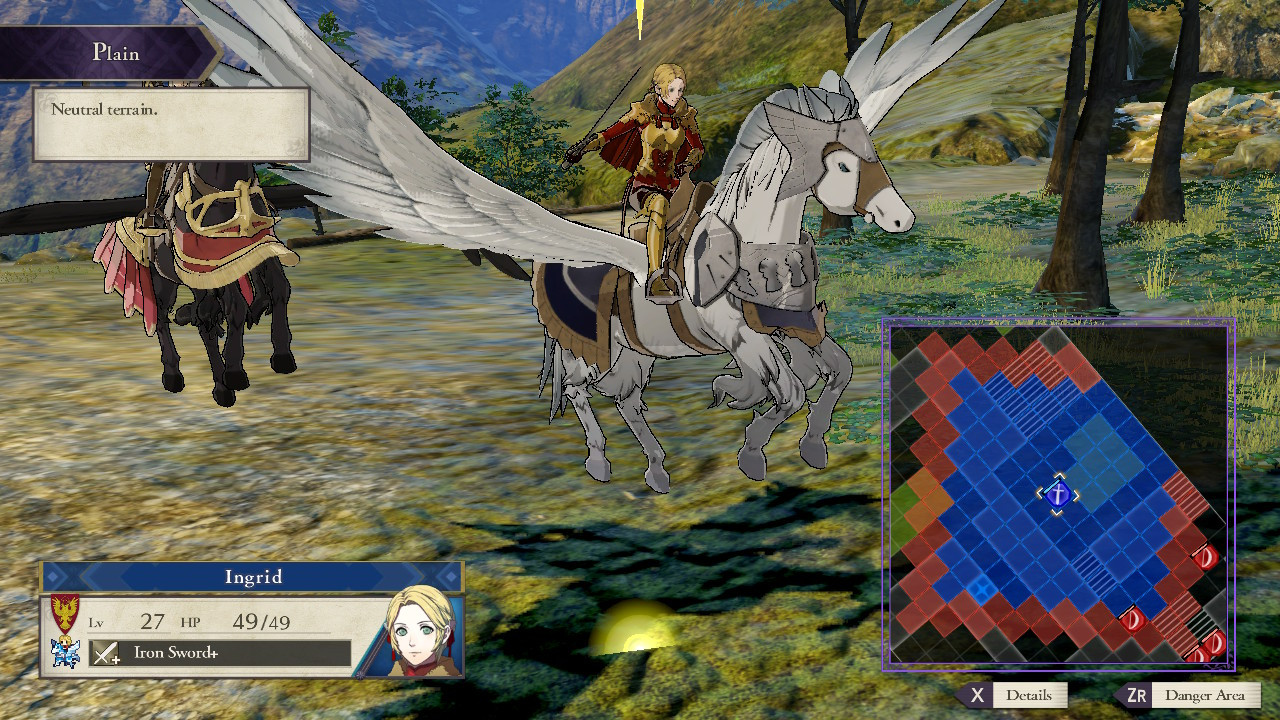Click the unit cursor marker on minimap
The width and height of the screenshot is (1280, 720).
click(x=1057, y=495)
